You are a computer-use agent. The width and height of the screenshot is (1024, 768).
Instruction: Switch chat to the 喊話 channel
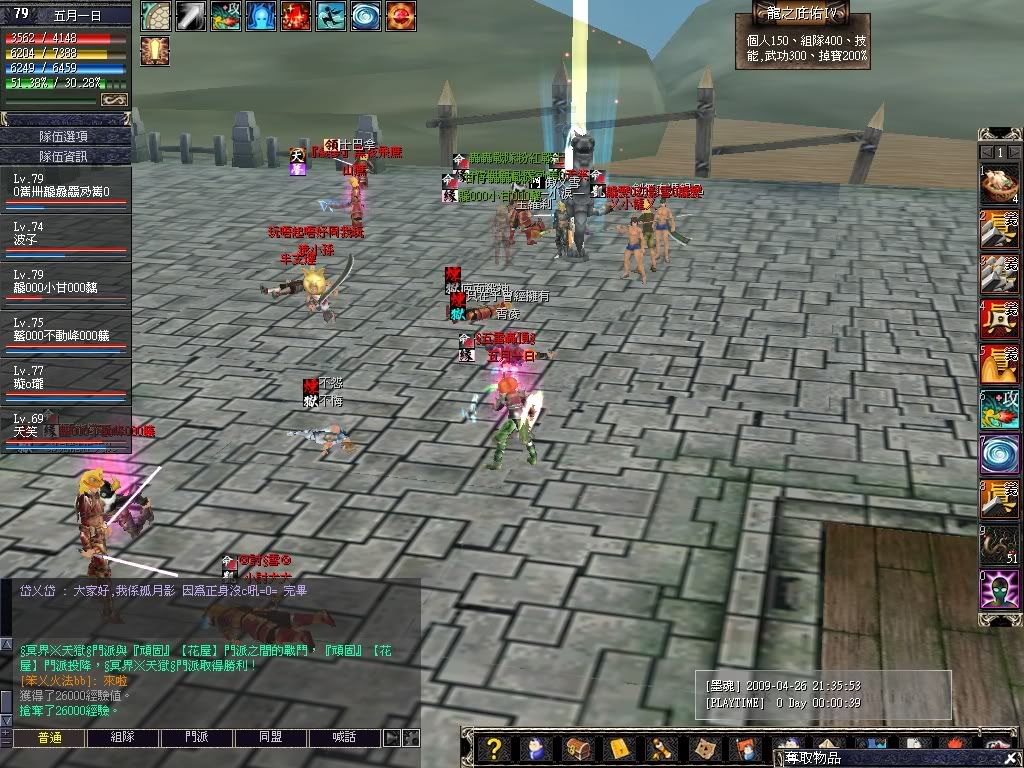pyautogui.click(x=343, y=737)
